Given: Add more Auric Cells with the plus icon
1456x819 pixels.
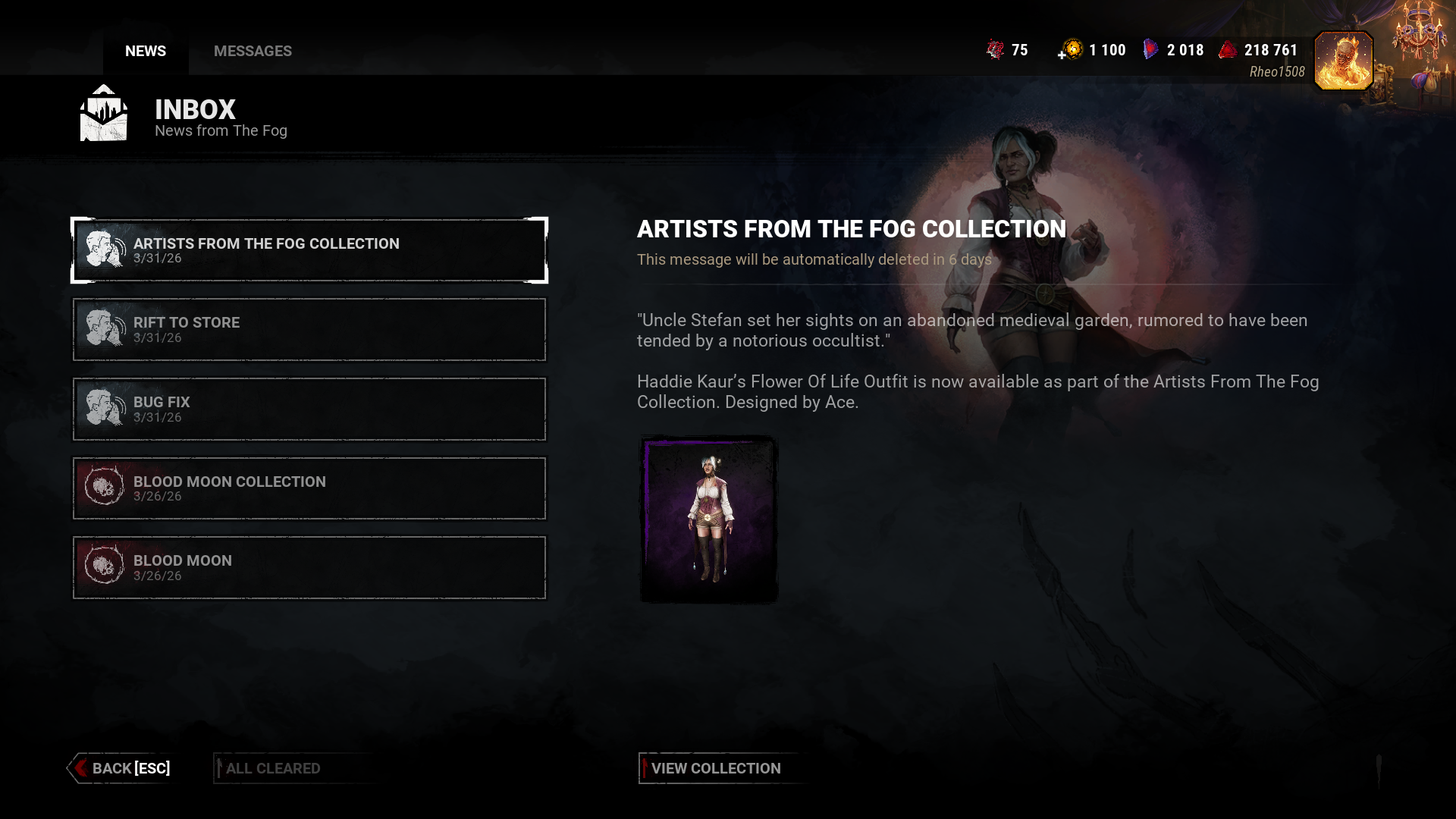Looking at the screenshot, I should click(1062, 54).
